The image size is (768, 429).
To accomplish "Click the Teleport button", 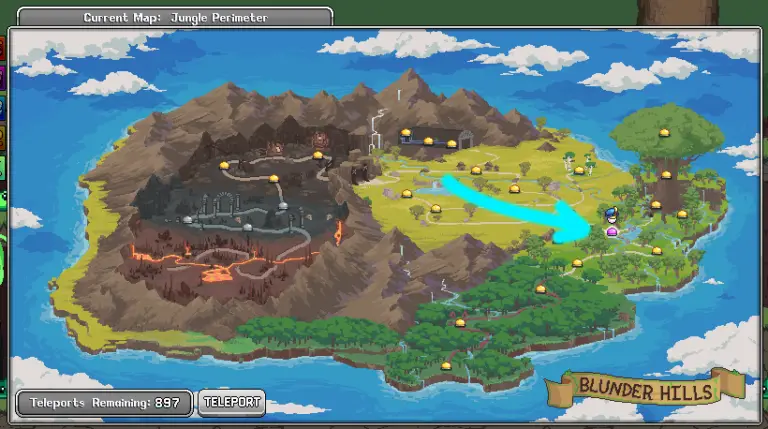I will [x=231, y=403].
